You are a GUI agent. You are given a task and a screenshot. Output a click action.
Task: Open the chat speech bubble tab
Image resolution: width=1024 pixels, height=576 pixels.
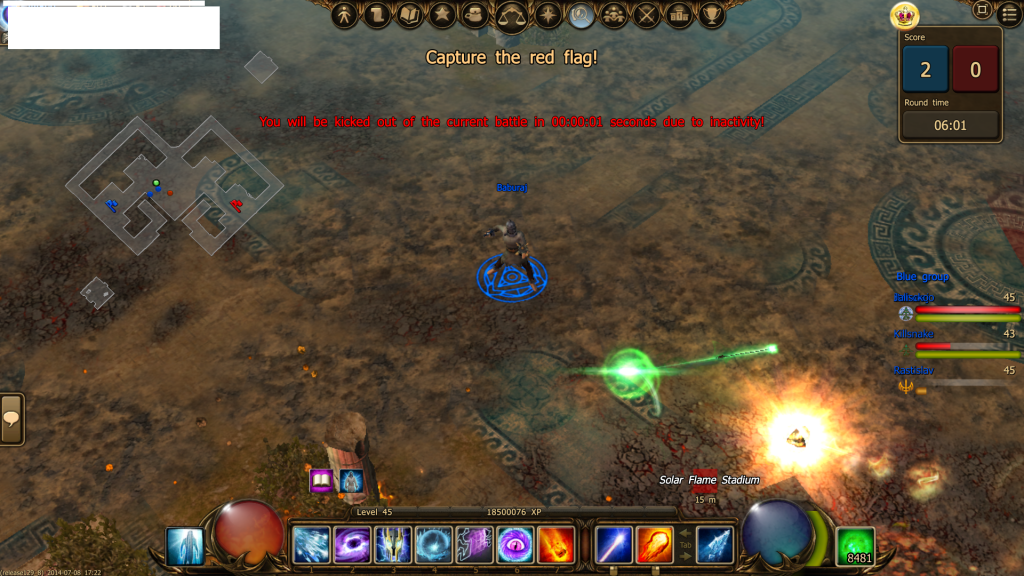[12, 418]
